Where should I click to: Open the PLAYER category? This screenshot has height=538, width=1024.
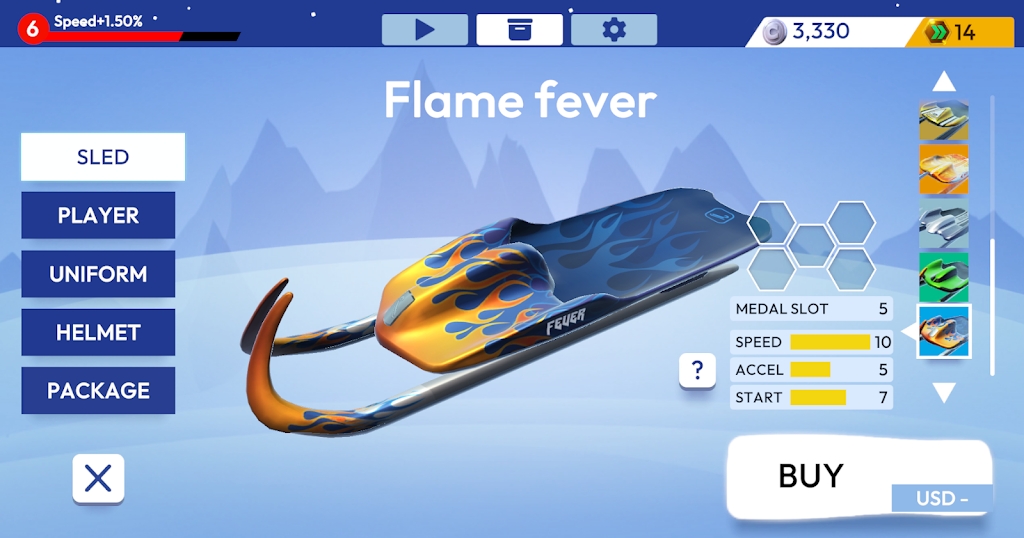[x=98, y=215]
